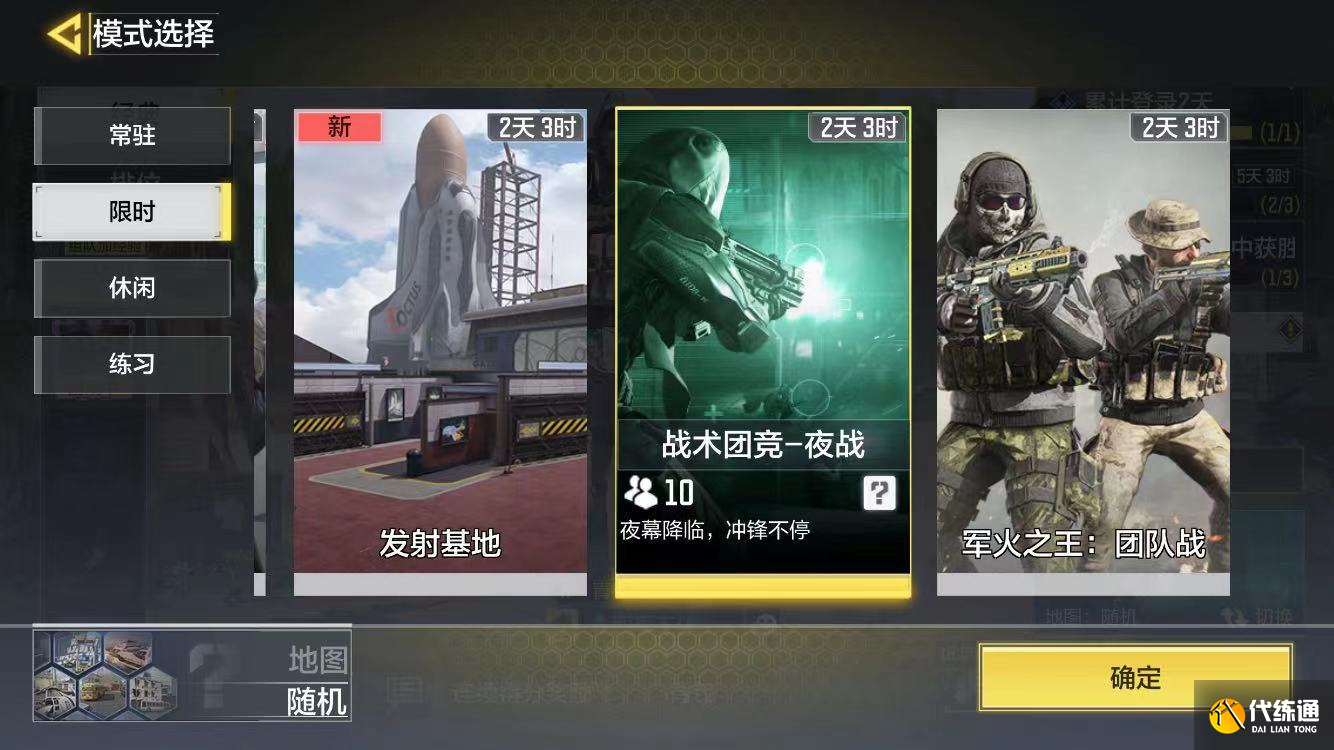
Task: Click the 新 badge on 发射基地 card
Action: pos(339,128)
